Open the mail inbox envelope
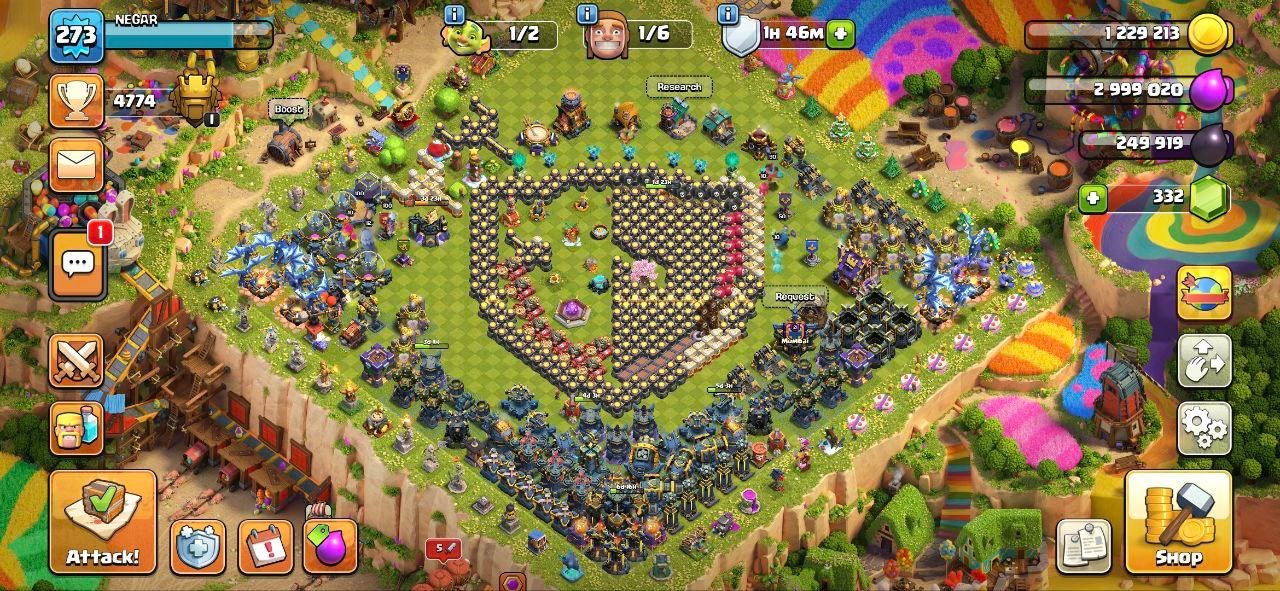The height and width of the screenshot is (591, 1280). click(77, 165)
